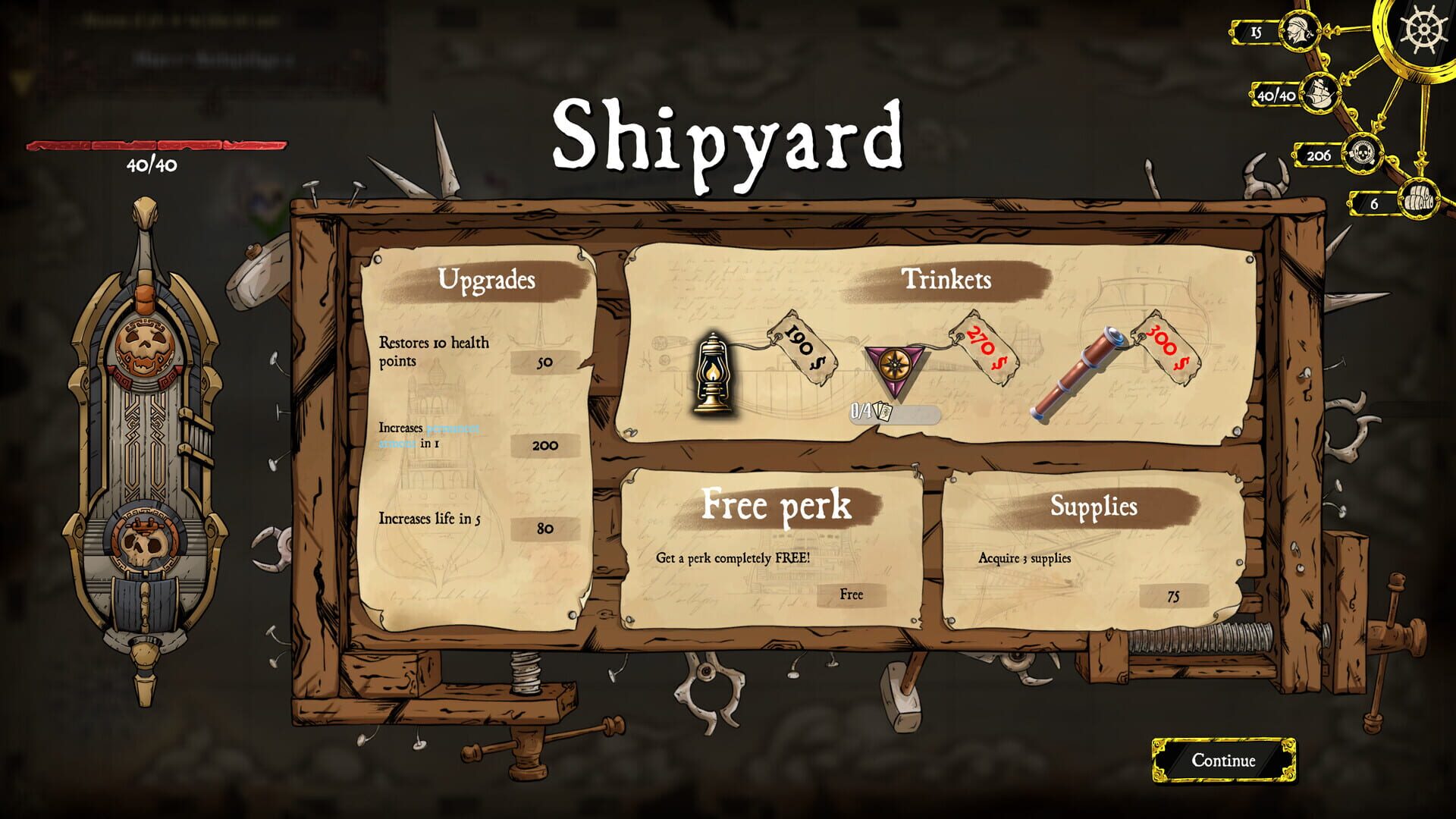Claim the free perk

(851, 595)
